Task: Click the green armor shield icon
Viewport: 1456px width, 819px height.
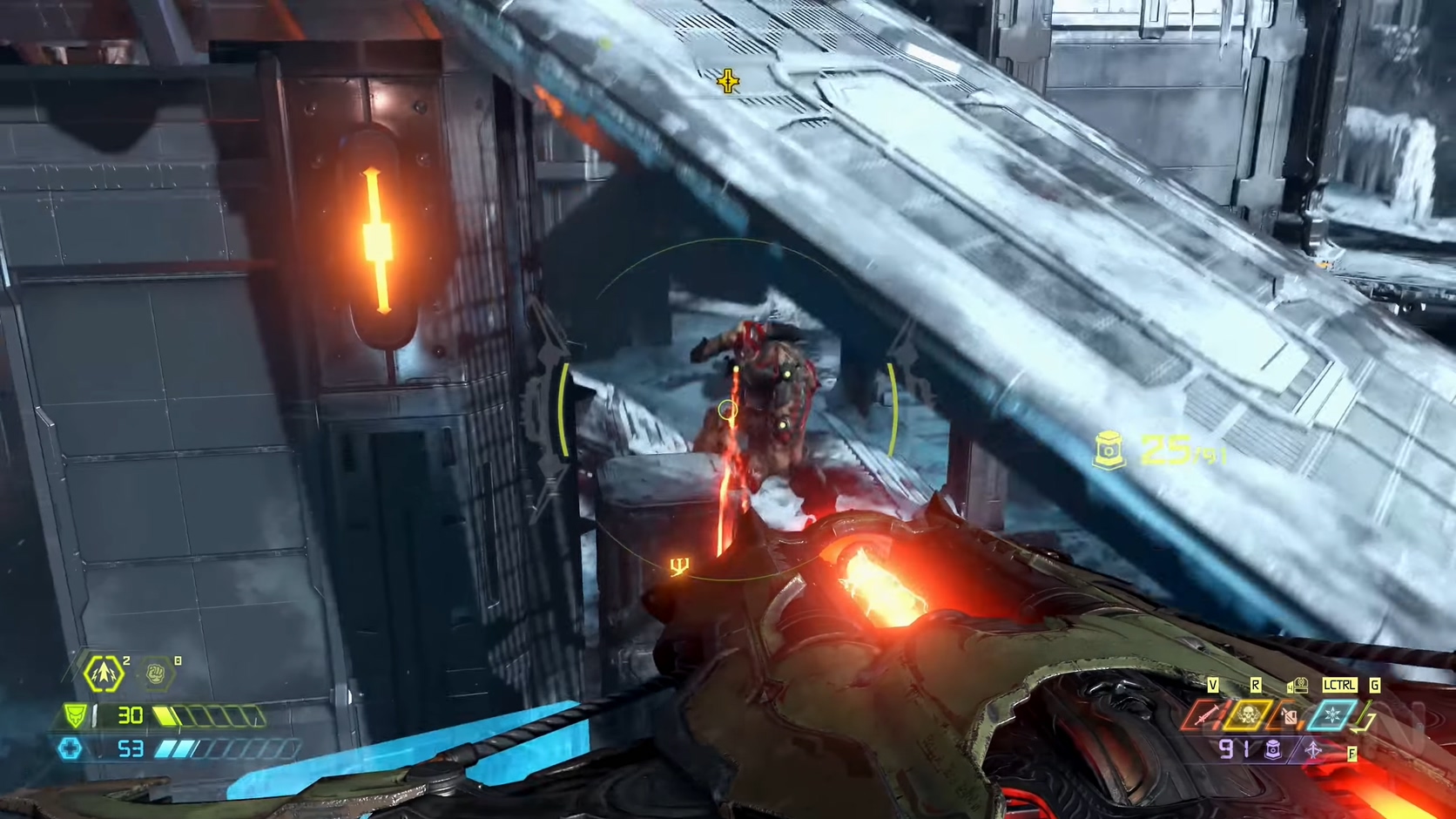Action: [x=77, y=716]
